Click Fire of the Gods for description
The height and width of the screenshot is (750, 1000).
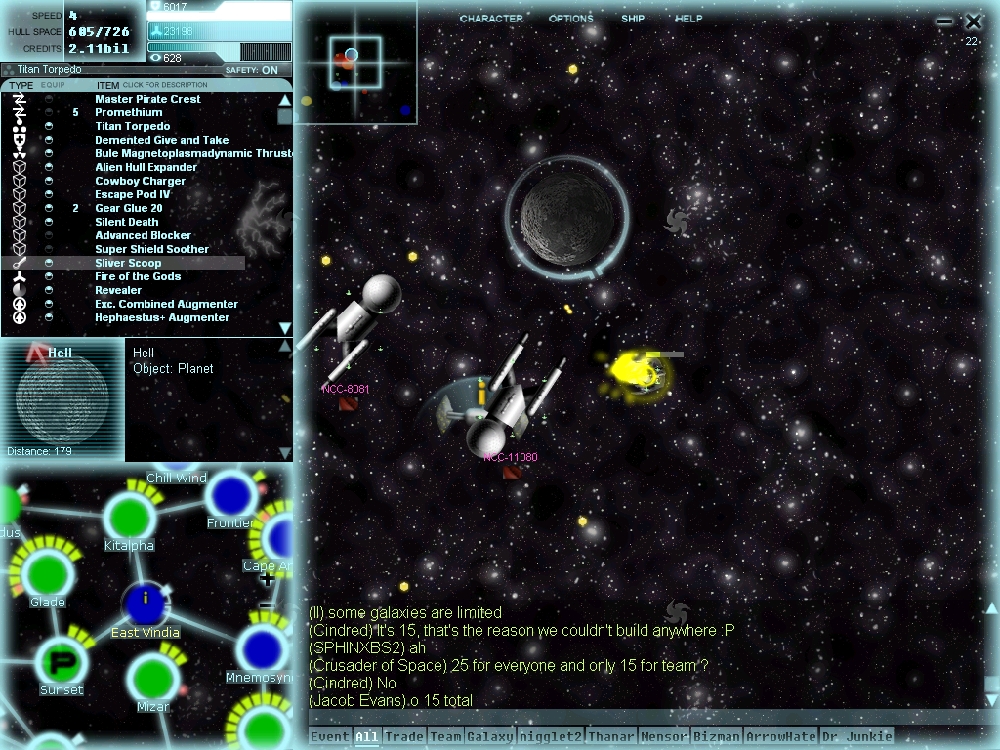click(138, 277)
